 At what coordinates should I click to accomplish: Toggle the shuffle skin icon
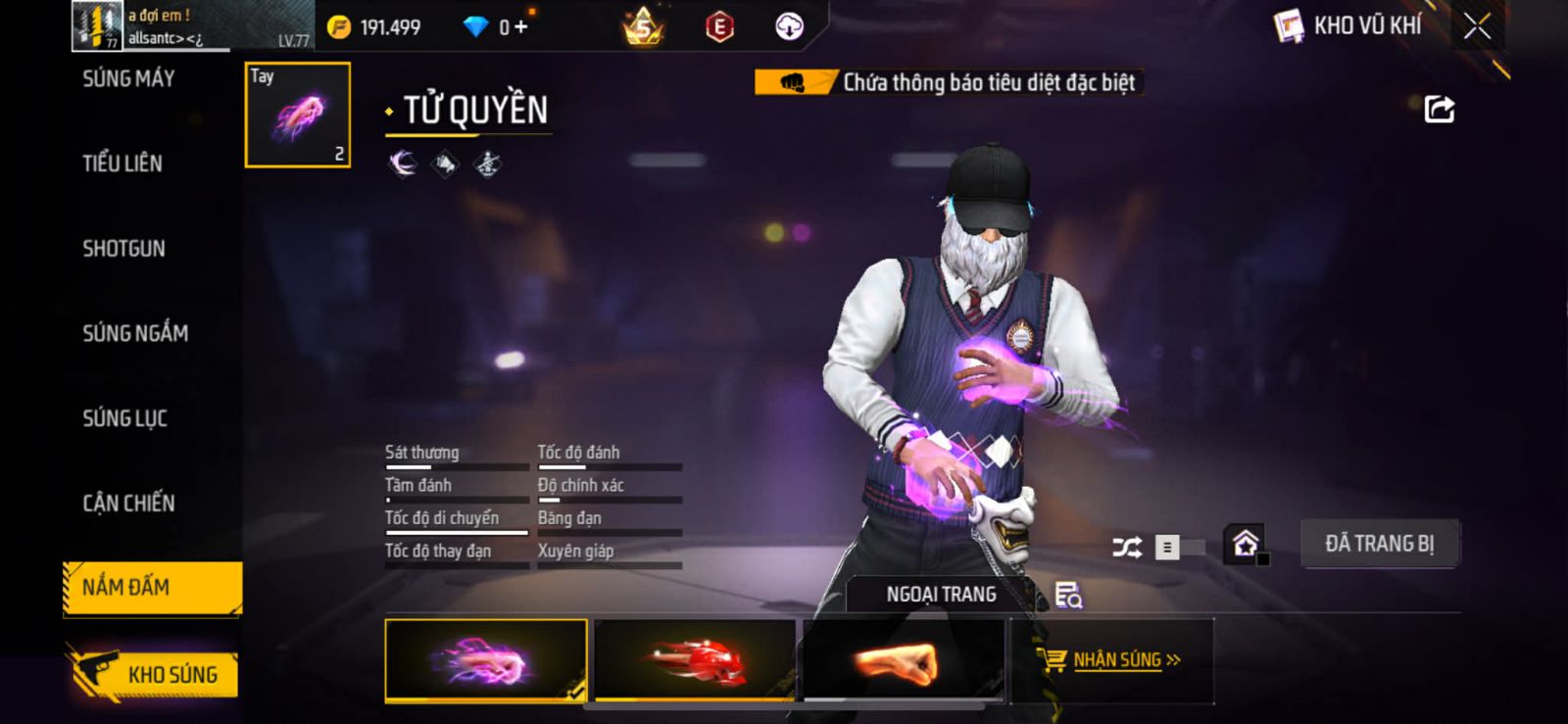pos(1127,547)
